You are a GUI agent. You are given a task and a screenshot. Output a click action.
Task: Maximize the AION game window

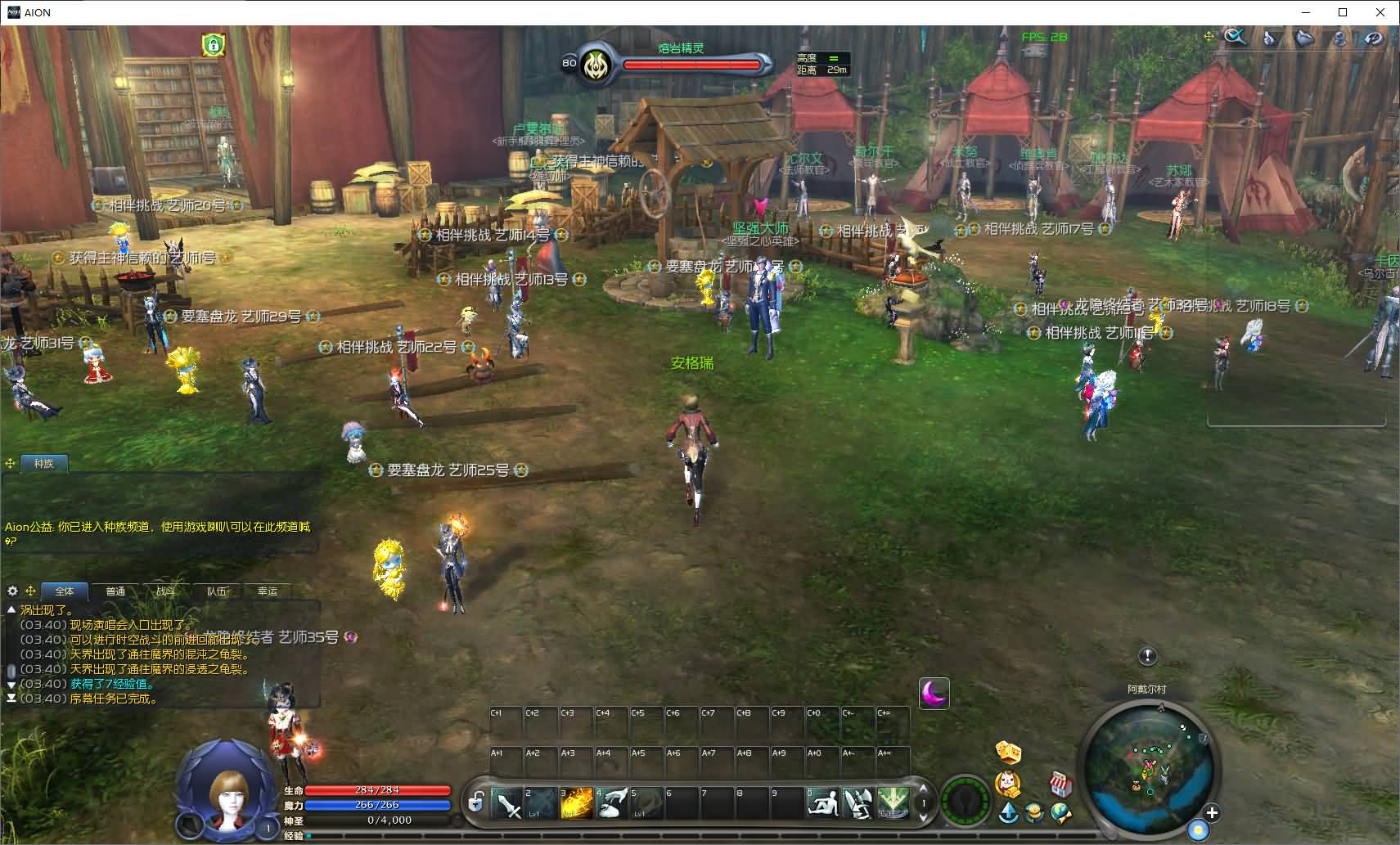[x=1343, y=12]
